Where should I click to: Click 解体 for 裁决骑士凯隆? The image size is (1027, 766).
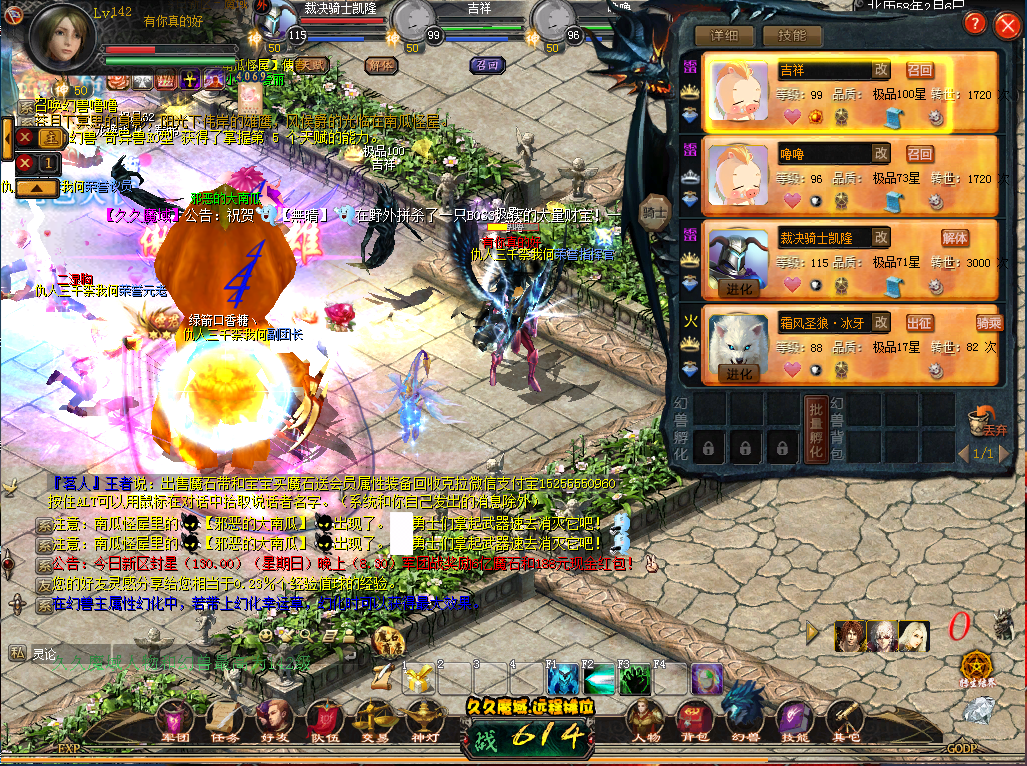tap(955, 238)
